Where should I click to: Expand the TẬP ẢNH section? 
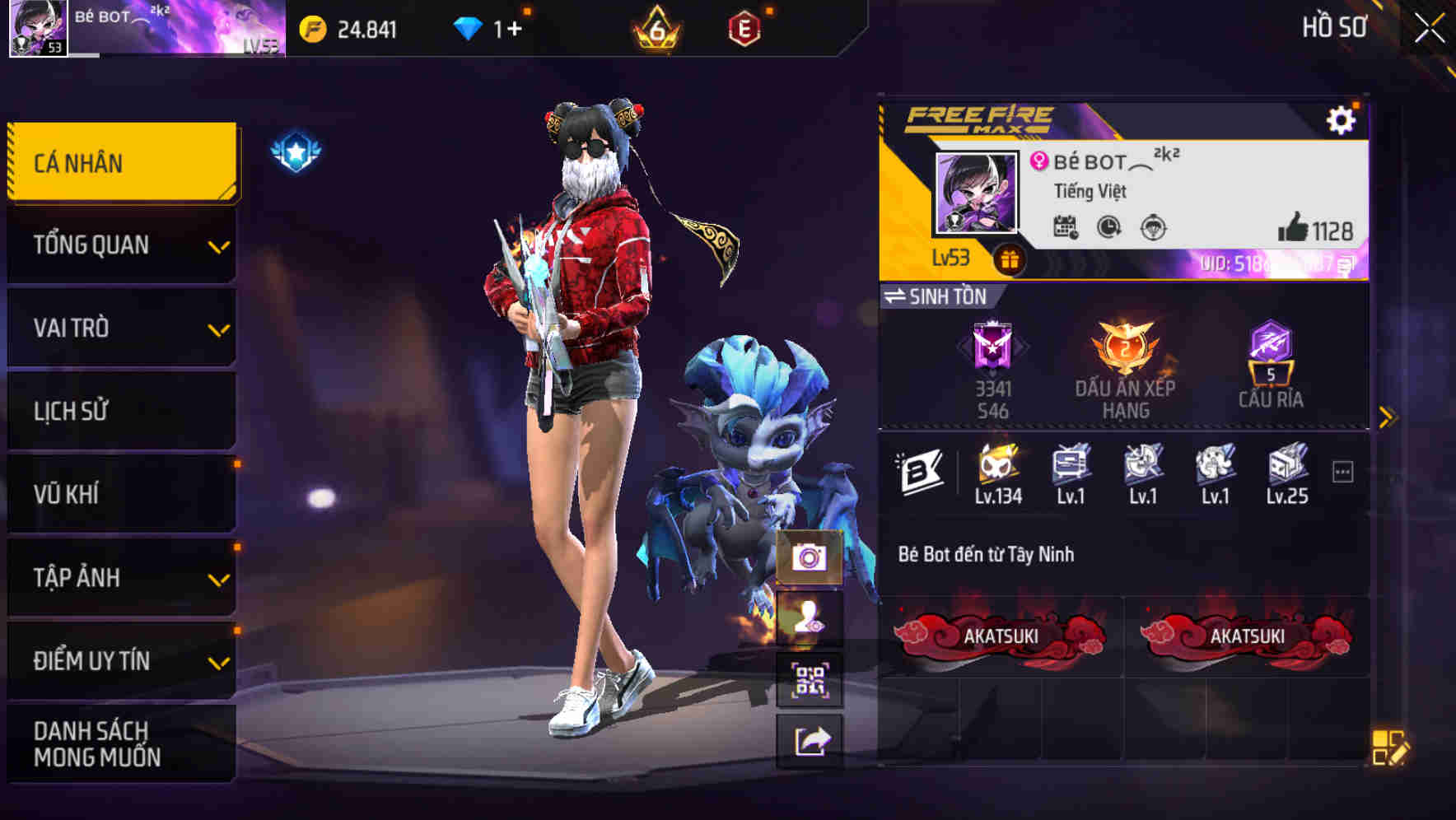click(x=119, y=577)
